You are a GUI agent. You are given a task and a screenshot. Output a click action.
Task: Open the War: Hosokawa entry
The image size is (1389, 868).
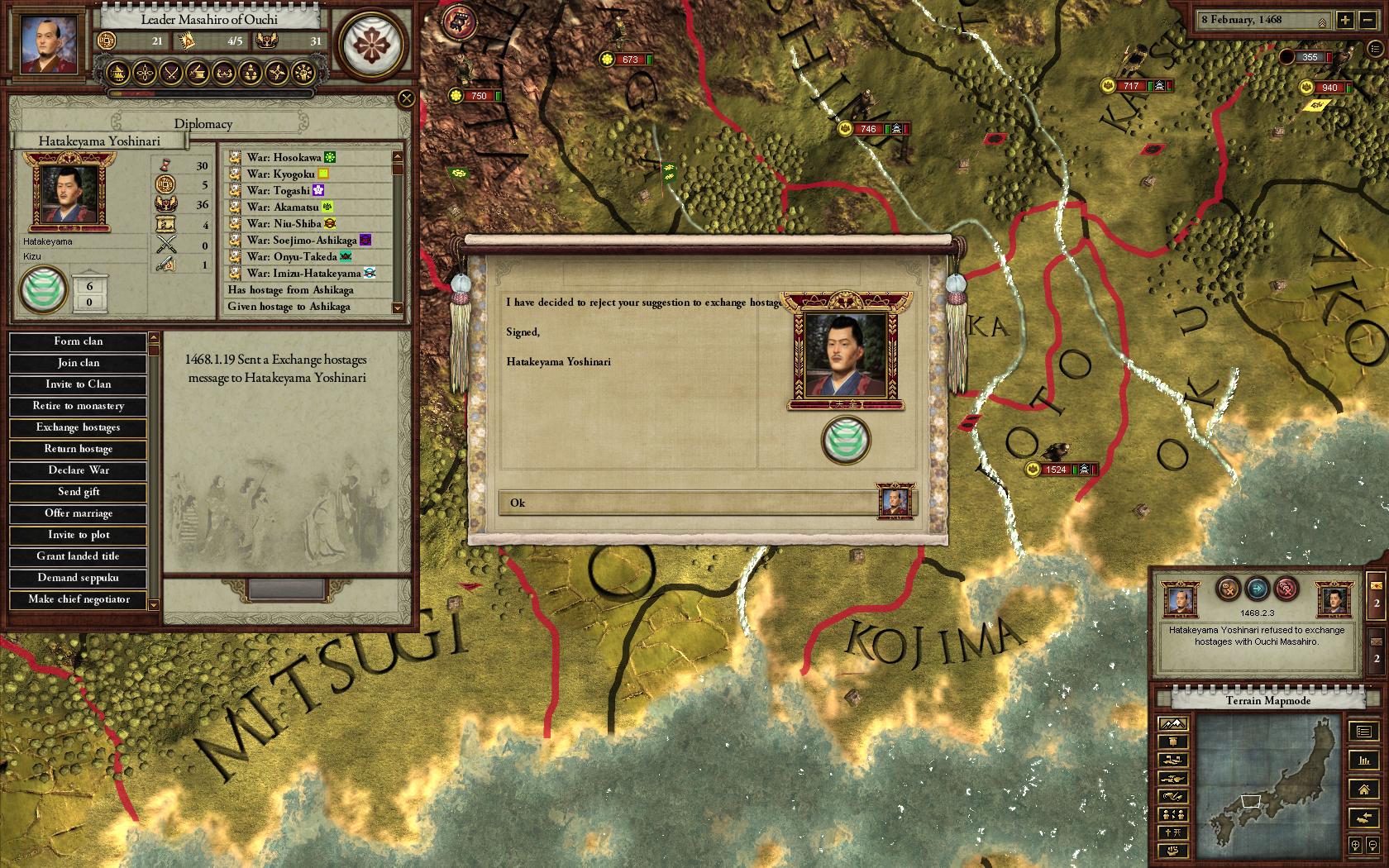(281, 157)
